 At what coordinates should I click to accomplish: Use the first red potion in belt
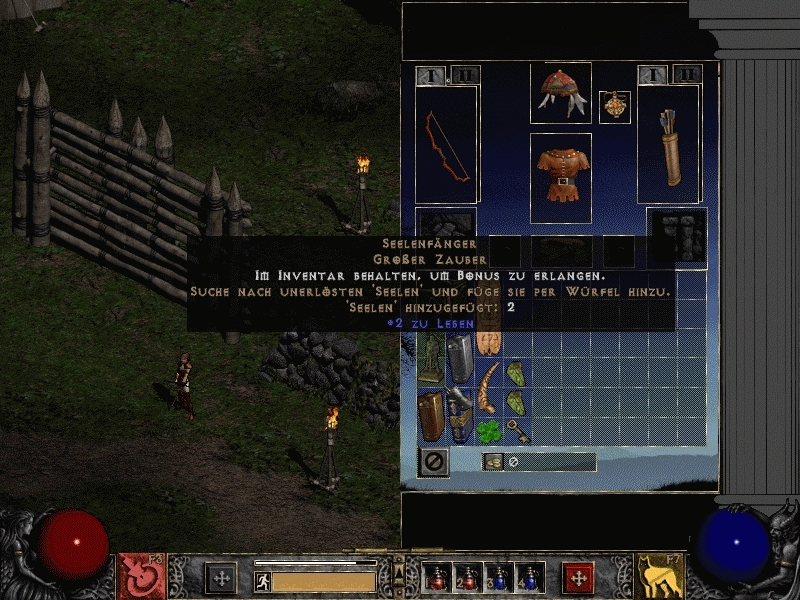click(437, 577)
